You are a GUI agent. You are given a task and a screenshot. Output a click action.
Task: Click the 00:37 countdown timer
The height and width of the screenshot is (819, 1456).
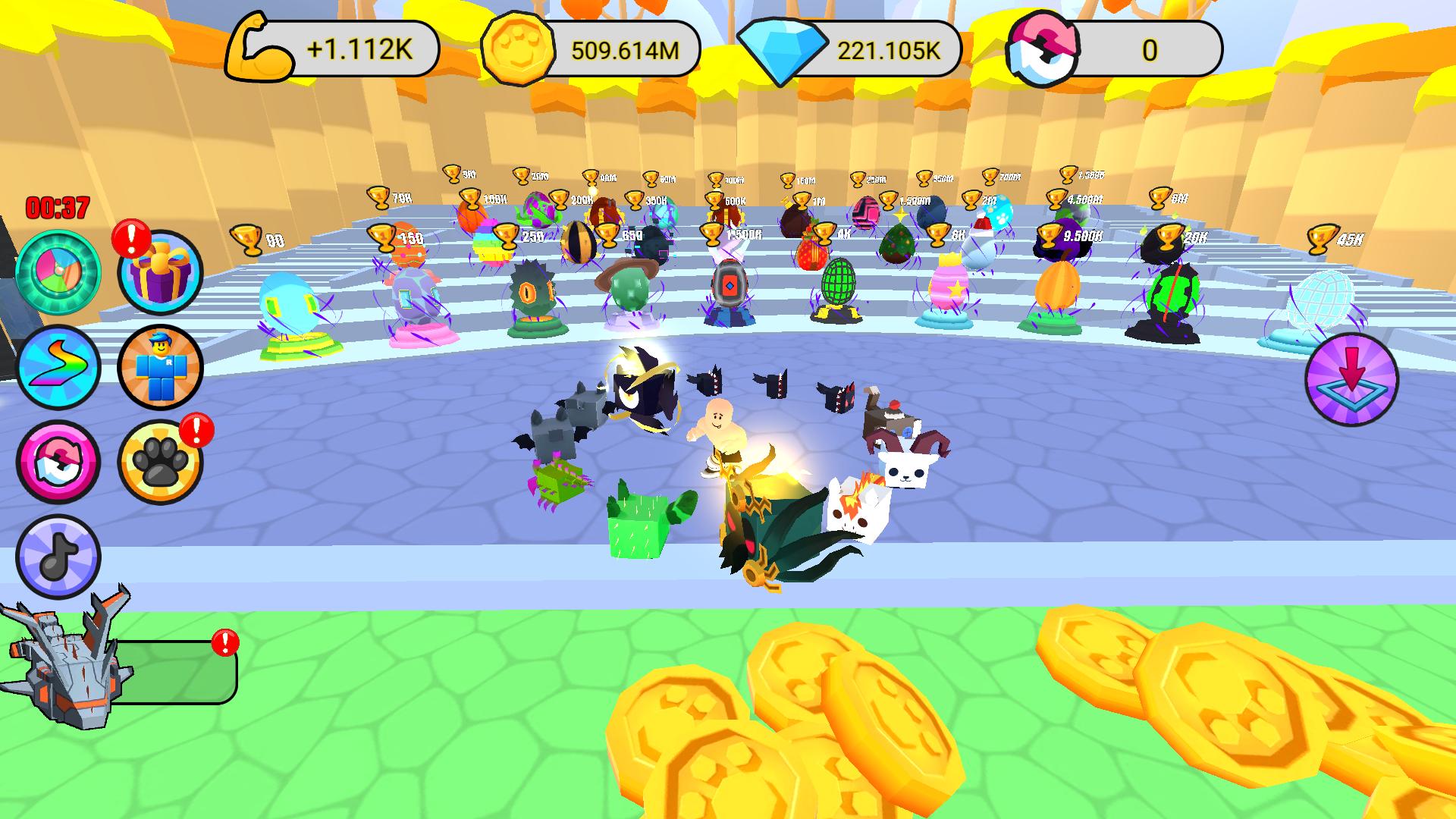coord(57,207)
